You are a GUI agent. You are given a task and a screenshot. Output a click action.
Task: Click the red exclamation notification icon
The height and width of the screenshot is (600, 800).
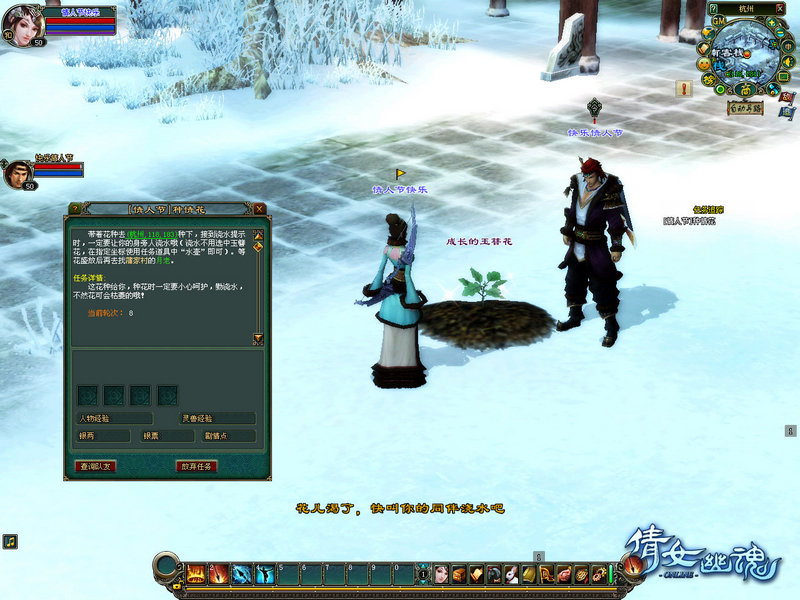(x=685, y=88)
